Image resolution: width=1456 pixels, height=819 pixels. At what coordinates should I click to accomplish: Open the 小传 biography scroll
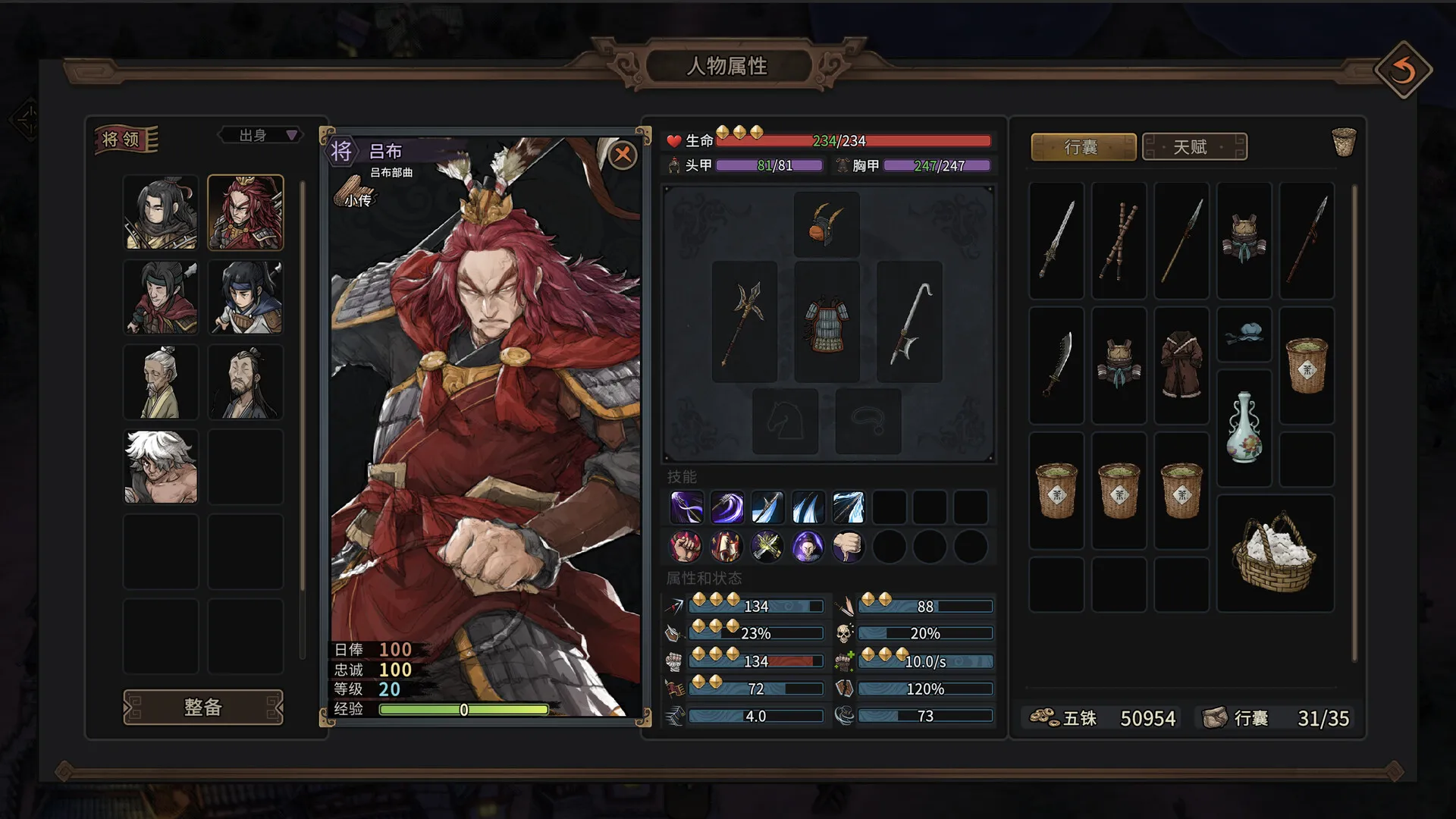pyautogui.click(x=356, y=191)
